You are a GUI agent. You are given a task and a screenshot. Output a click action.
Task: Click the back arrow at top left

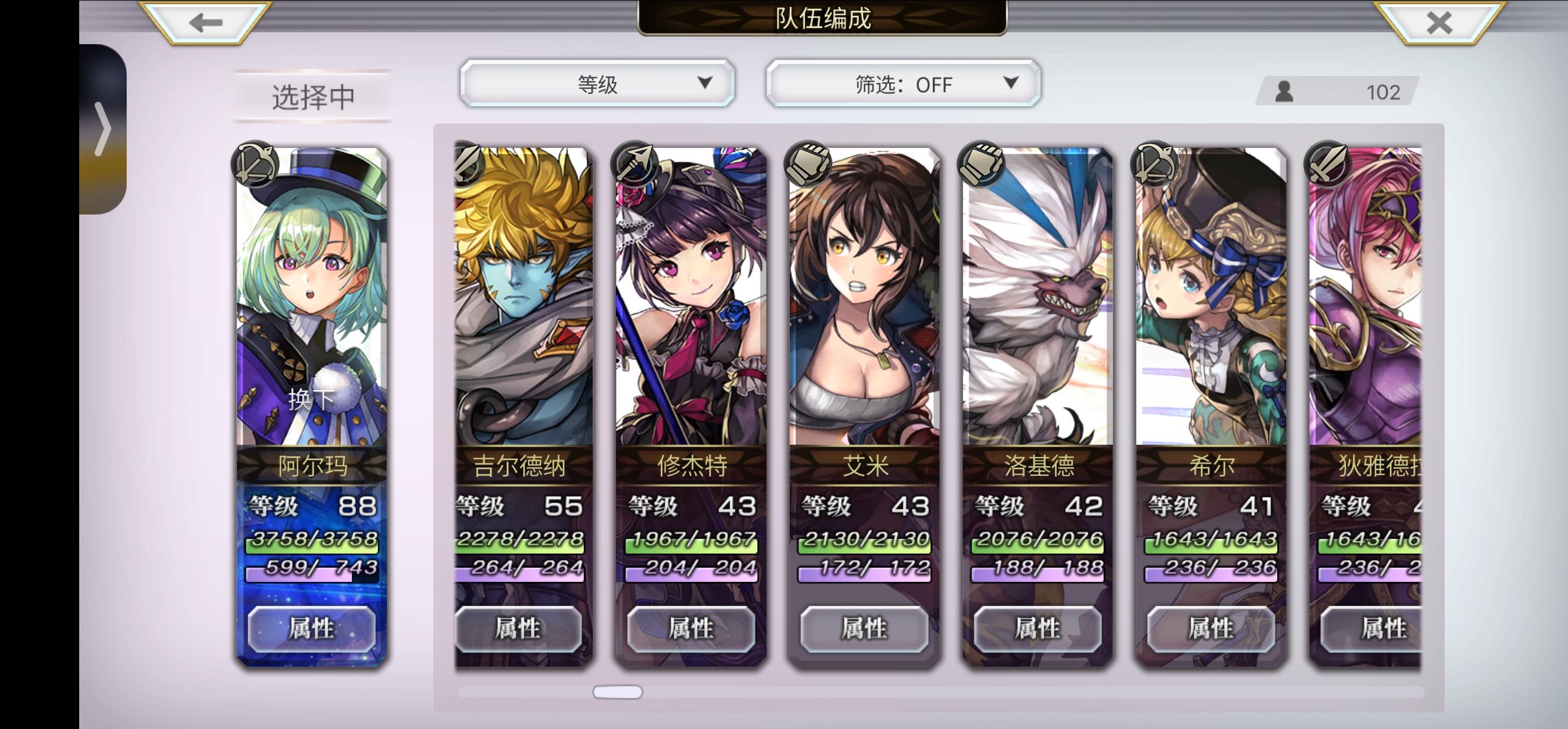tap(203, 23)
